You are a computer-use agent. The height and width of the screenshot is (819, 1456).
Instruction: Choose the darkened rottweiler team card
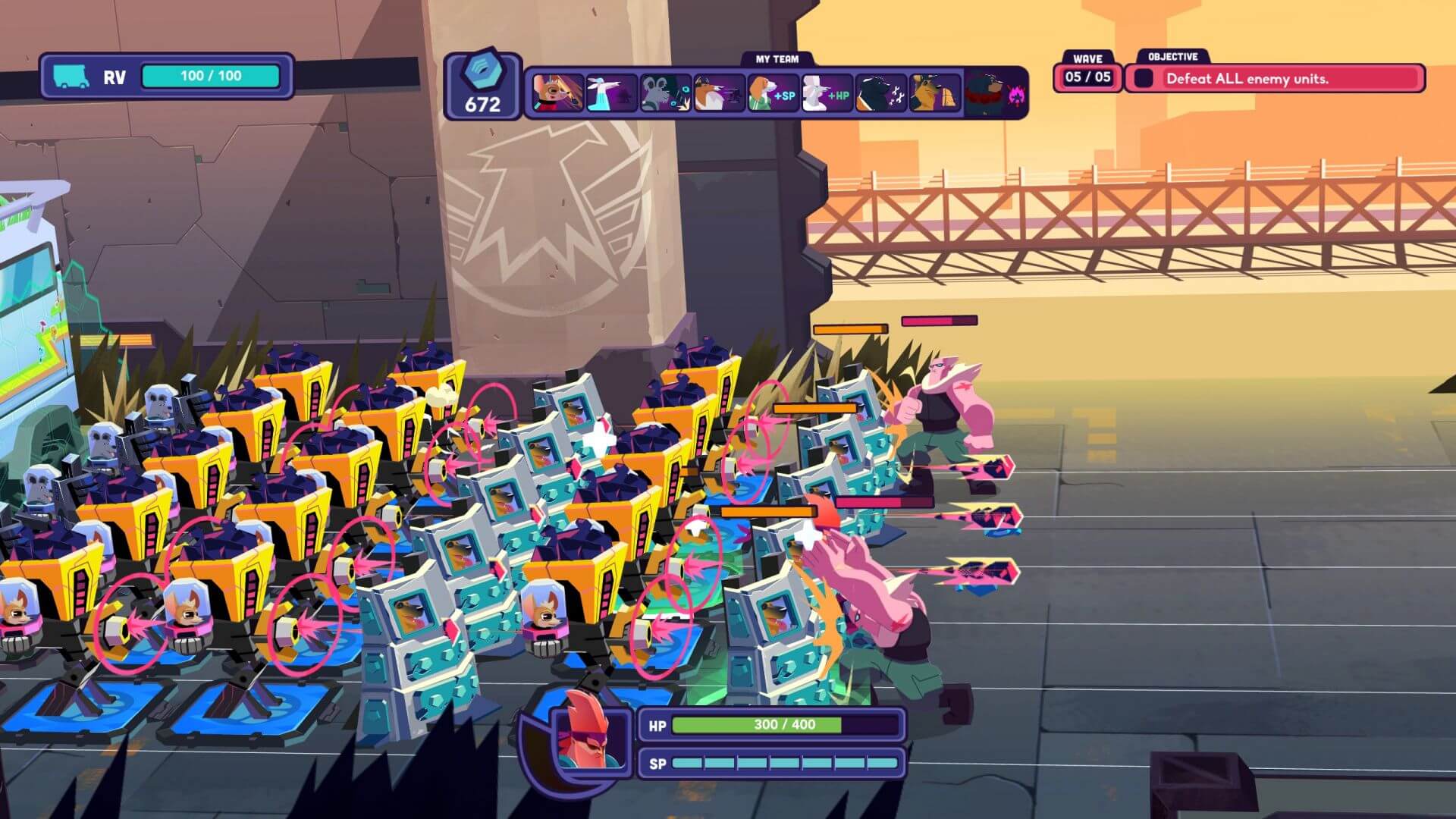coord(995,93)
